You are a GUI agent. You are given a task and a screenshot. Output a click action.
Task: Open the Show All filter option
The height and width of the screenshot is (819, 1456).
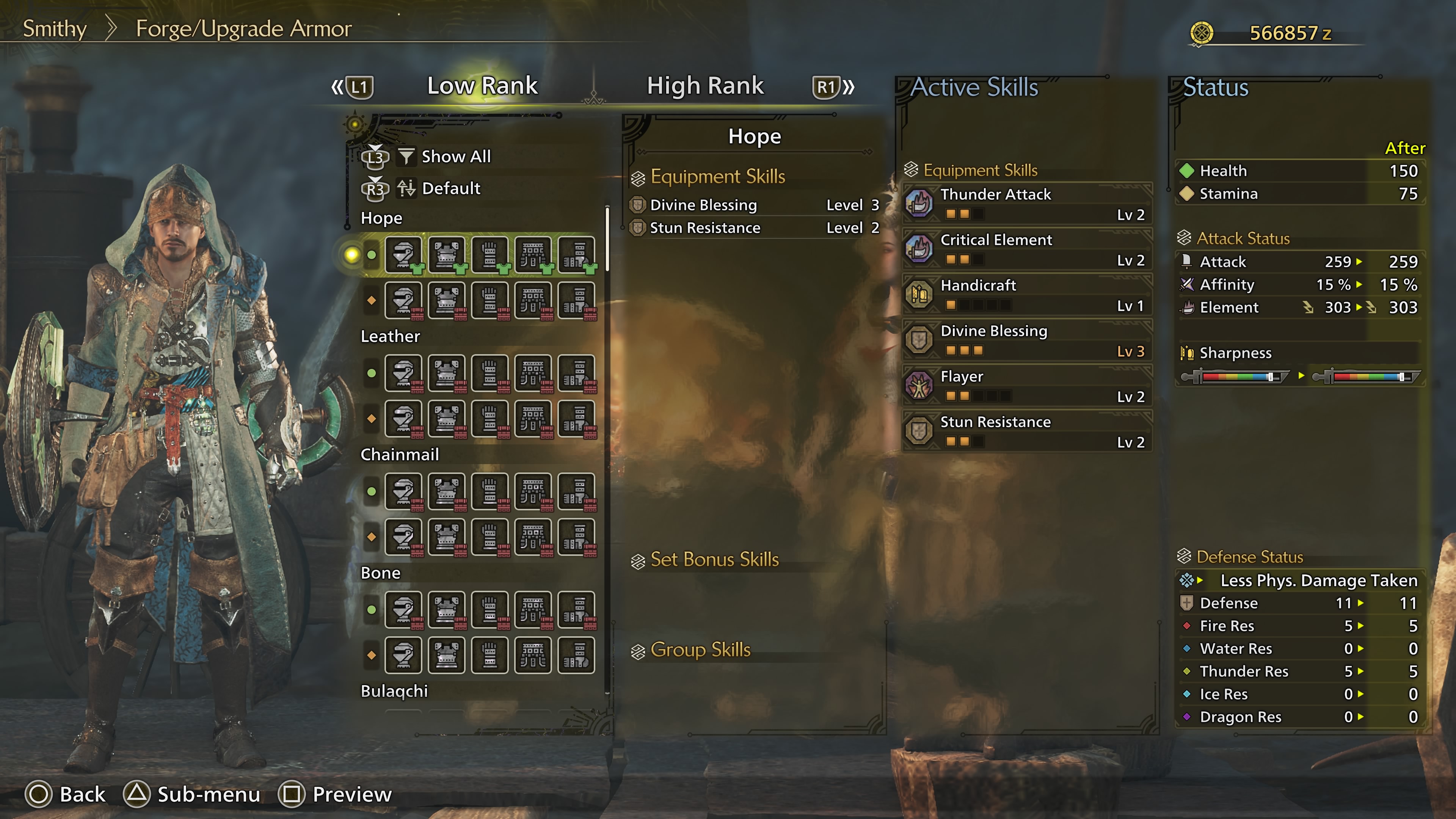(455, 157)
